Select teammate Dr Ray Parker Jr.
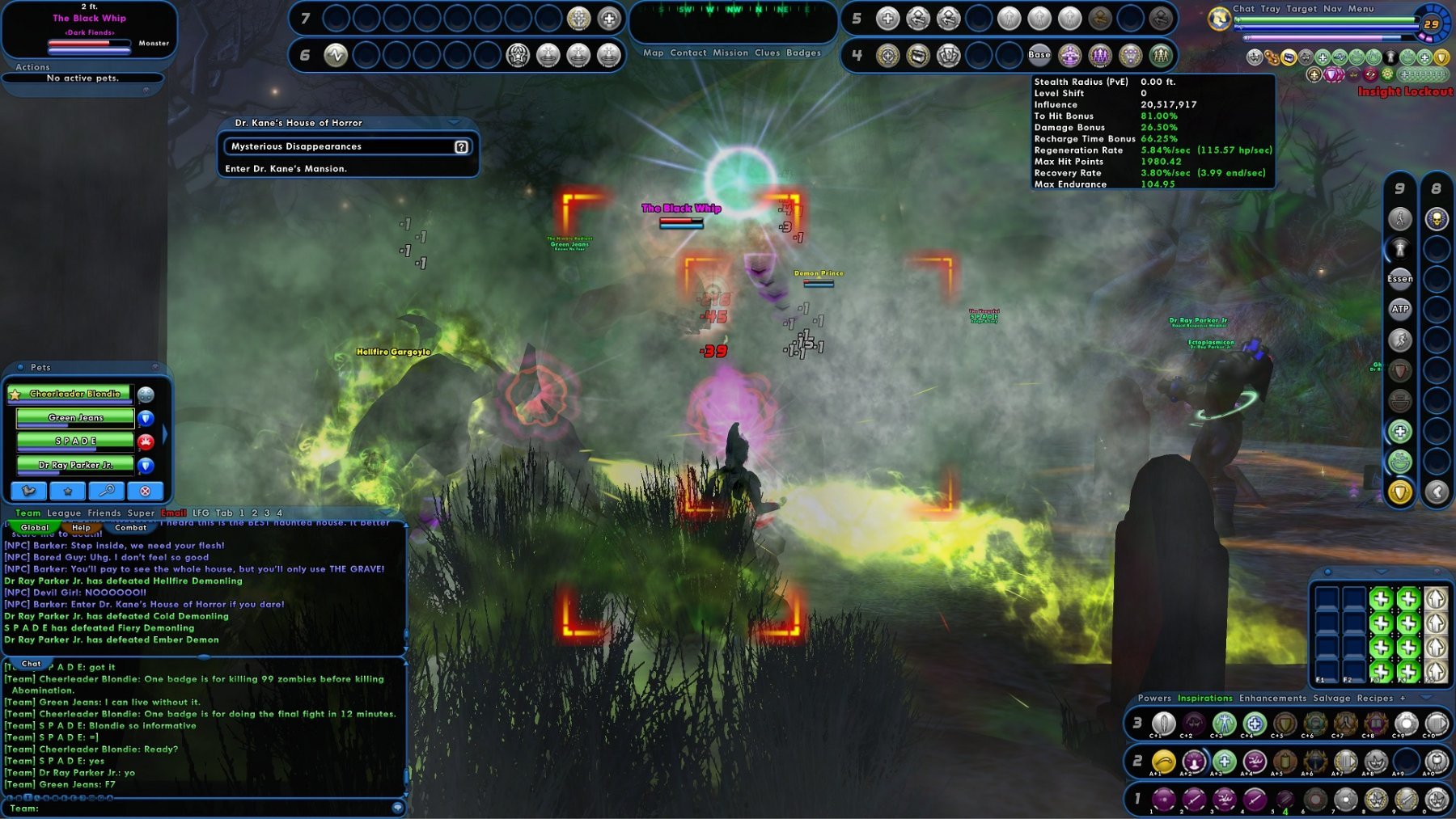This screenshot has height=819, width=1456. coord(75,465)
